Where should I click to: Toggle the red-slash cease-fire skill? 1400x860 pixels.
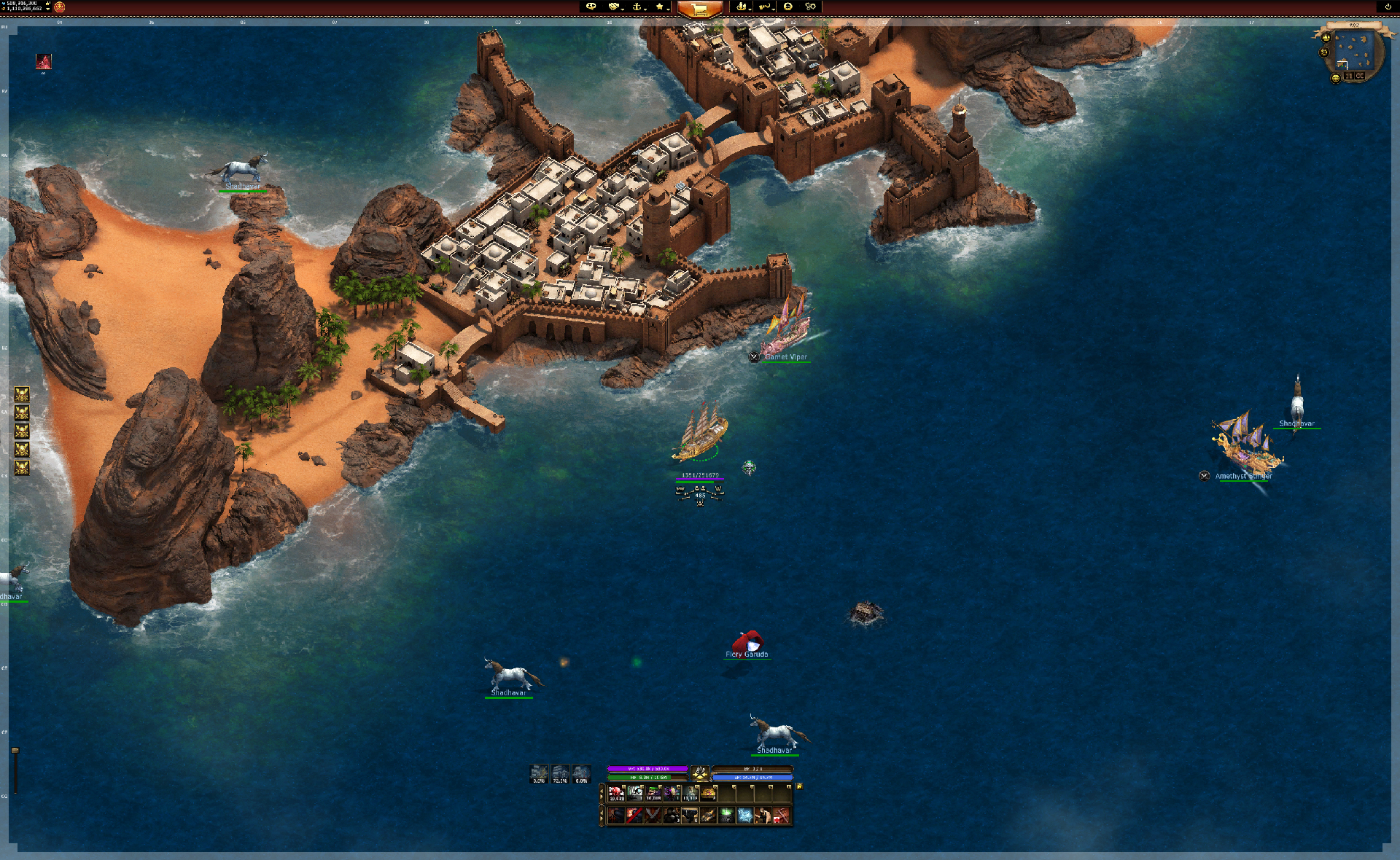(x=634, y=813)
